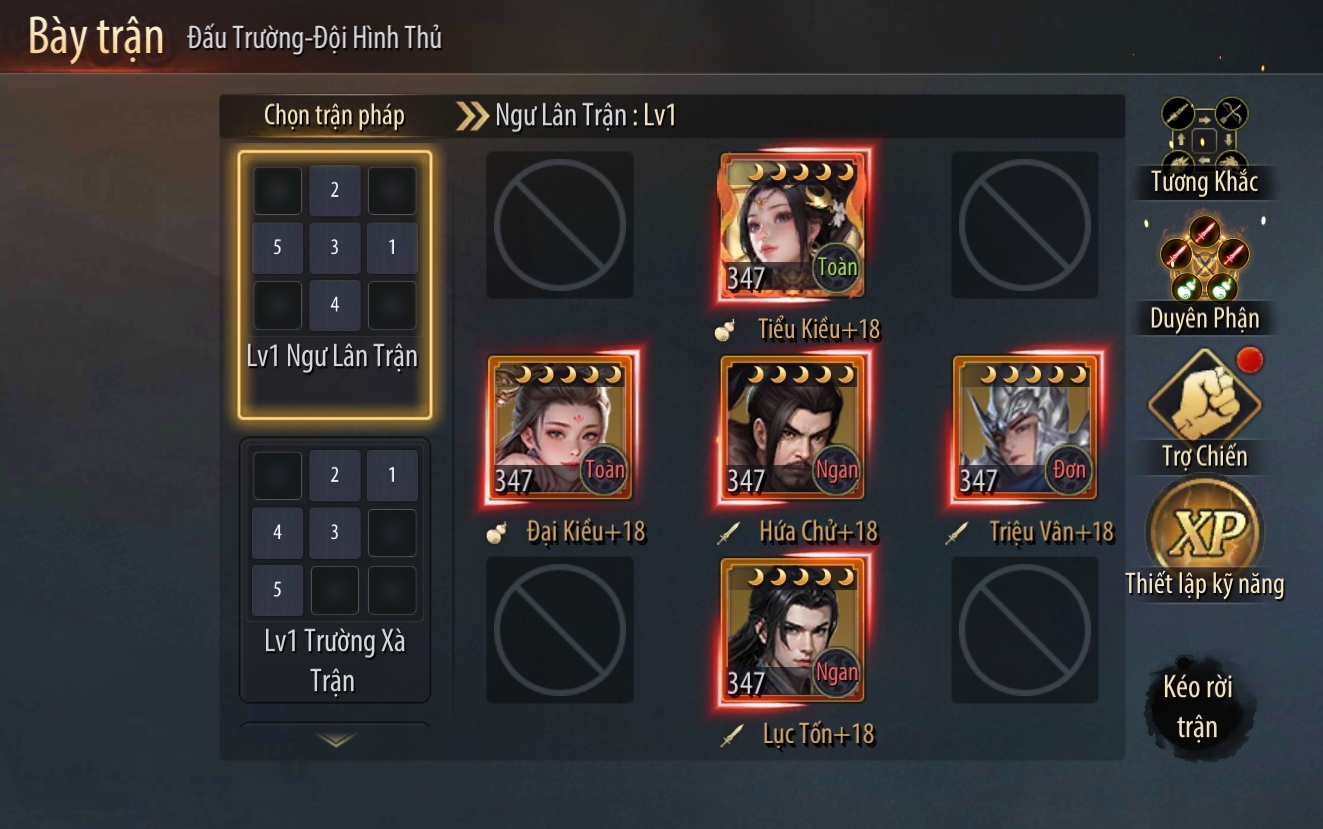Choose the Lv1 Trường Xà Trận formation
This screenshot has height=829, width=1323.
334,570
